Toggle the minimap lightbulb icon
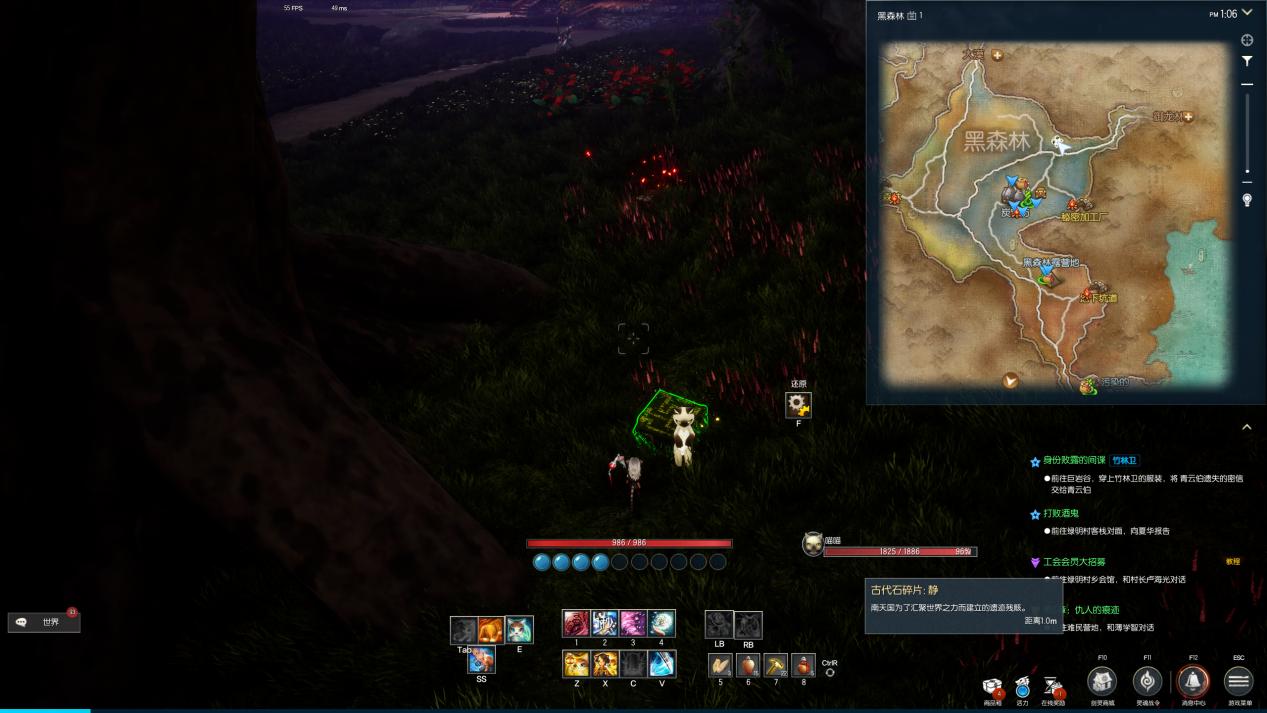Screen dimensions: 1267x713 pyautogui.click(x=1247, y=200)
